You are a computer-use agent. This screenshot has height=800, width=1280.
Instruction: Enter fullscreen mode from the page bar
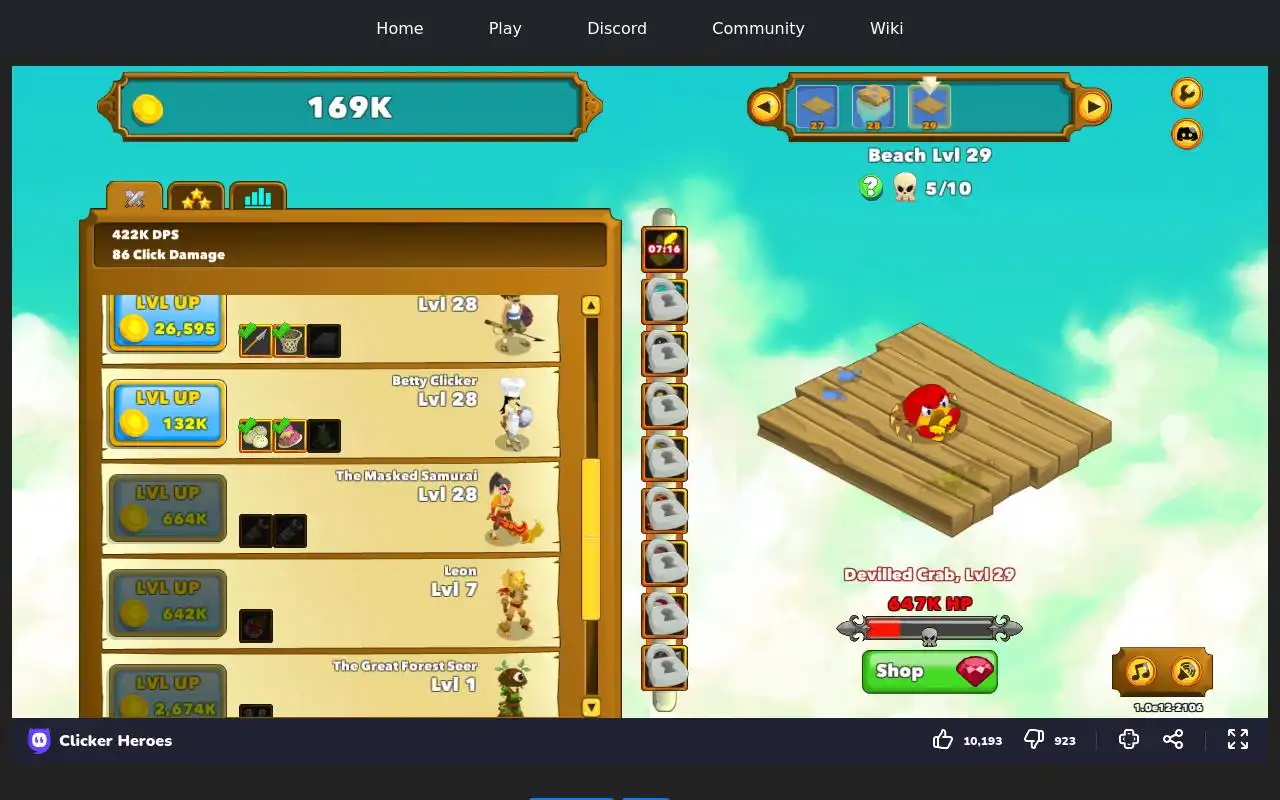(1238, 740)
